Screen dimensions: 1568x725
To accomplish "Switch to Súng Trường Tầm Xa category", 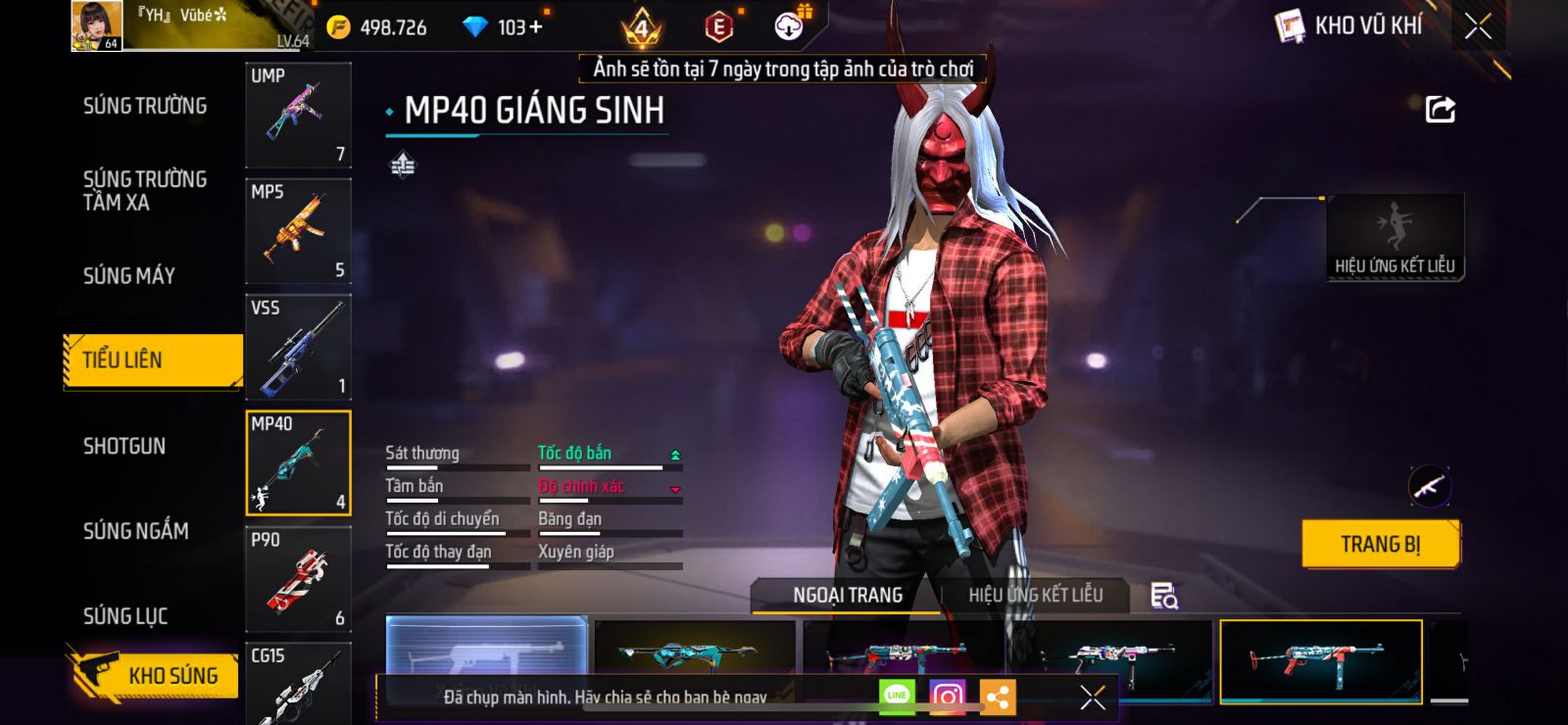I will pos(145,190).
